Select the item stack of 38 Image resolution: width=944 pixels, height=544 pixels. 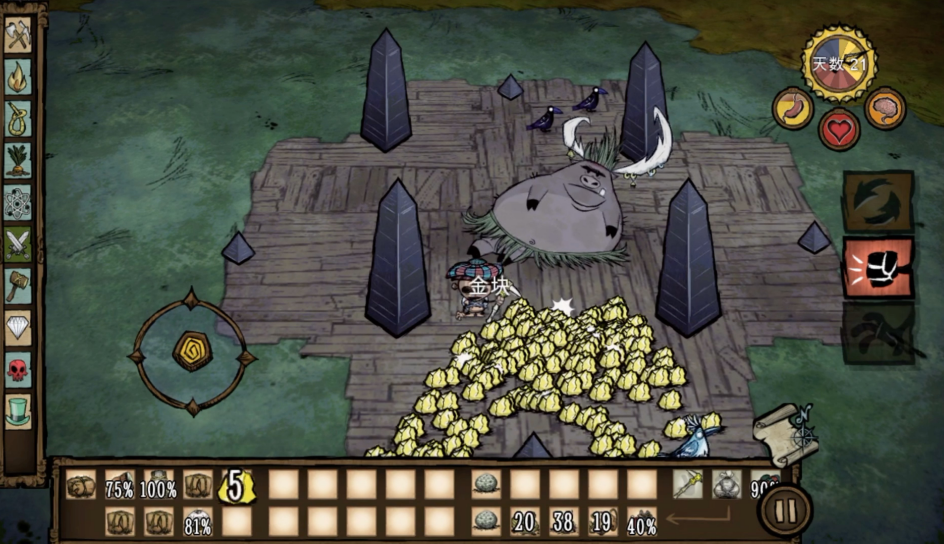click(564, 522)
